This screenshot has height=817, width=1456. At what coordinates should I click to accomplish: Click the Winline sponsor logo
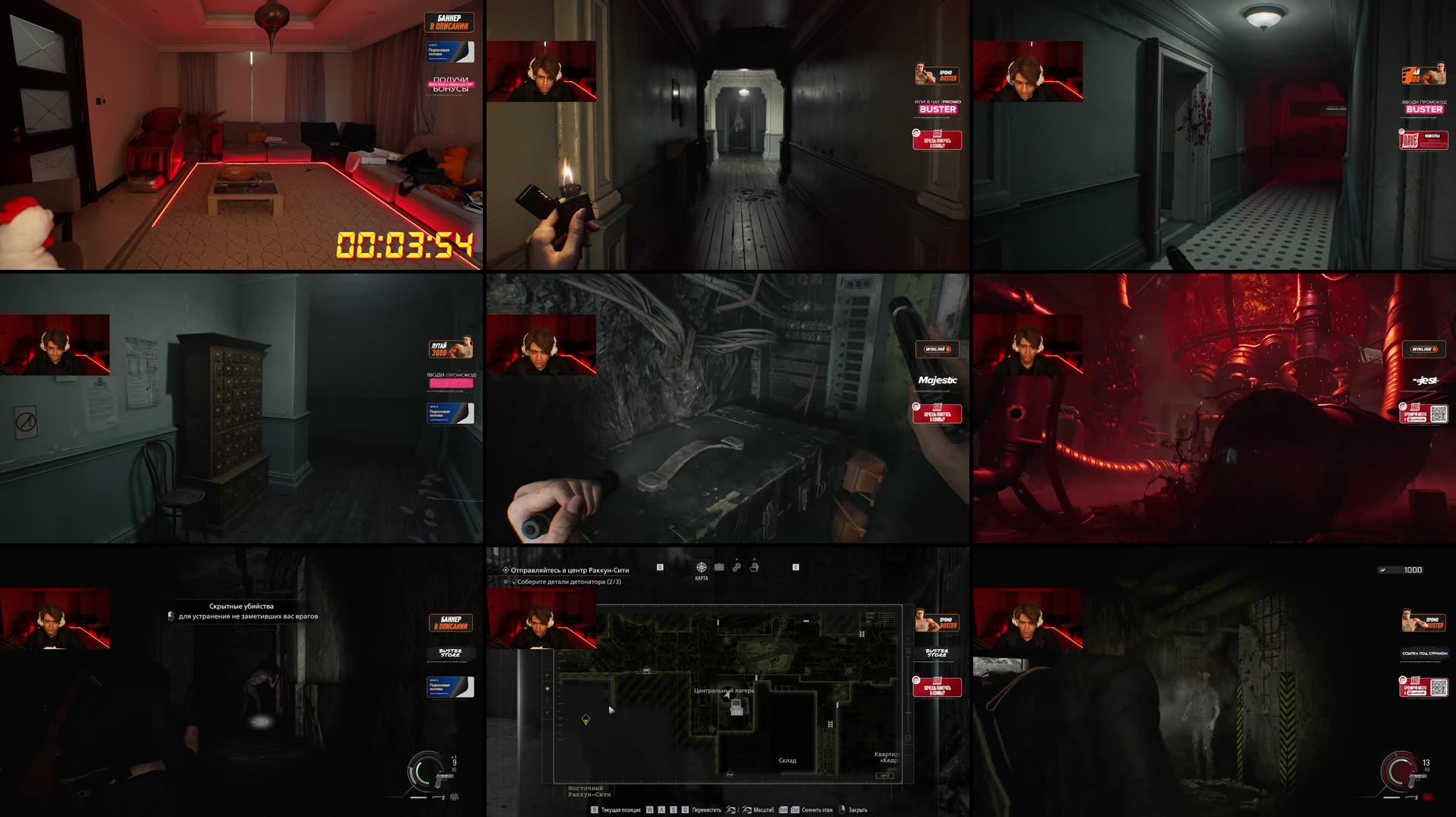(x=937, y=350)
